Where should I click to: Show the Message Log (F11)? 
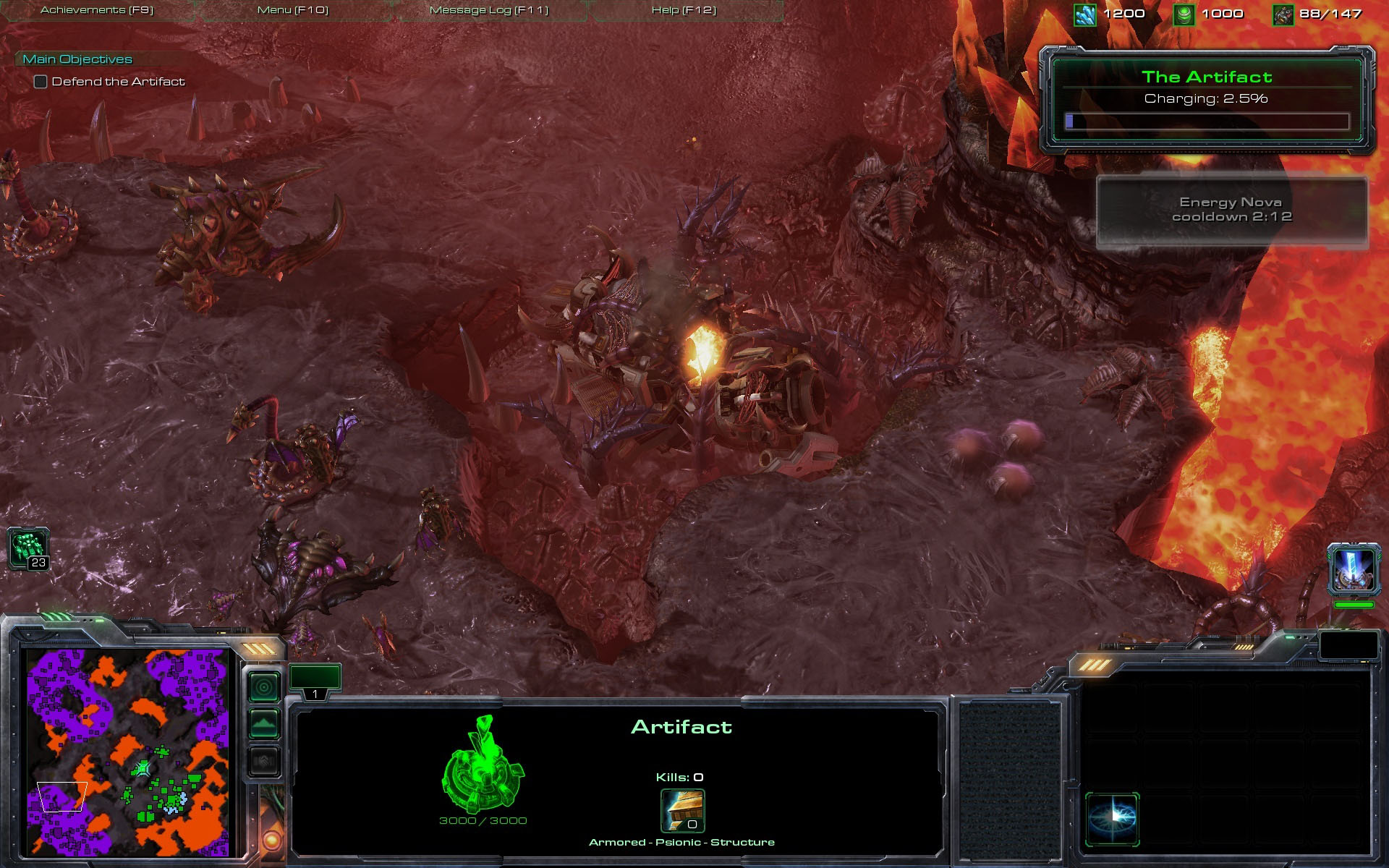coord(489,10)
